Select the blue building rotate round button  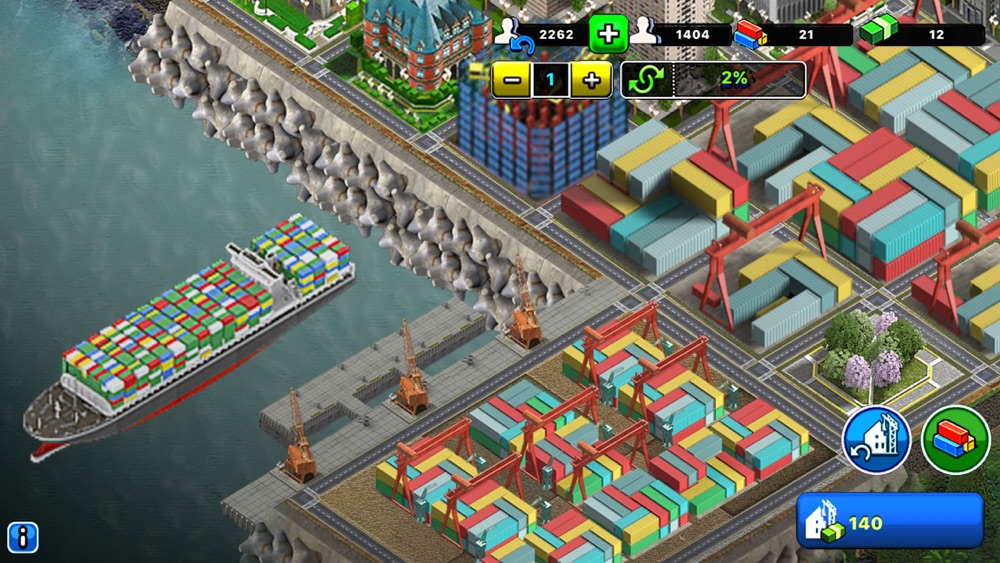876,440
